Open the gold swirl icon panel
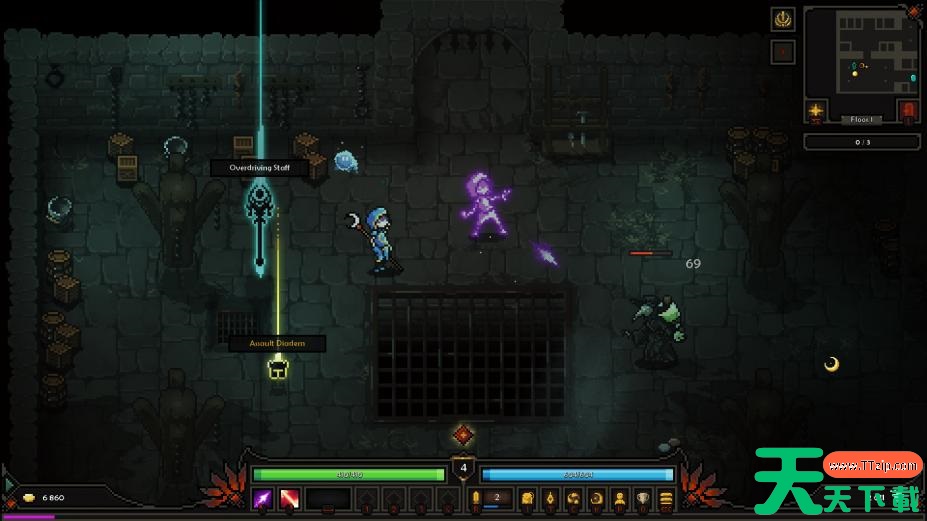This screenshot has width=927, height=521. (573, 498)
